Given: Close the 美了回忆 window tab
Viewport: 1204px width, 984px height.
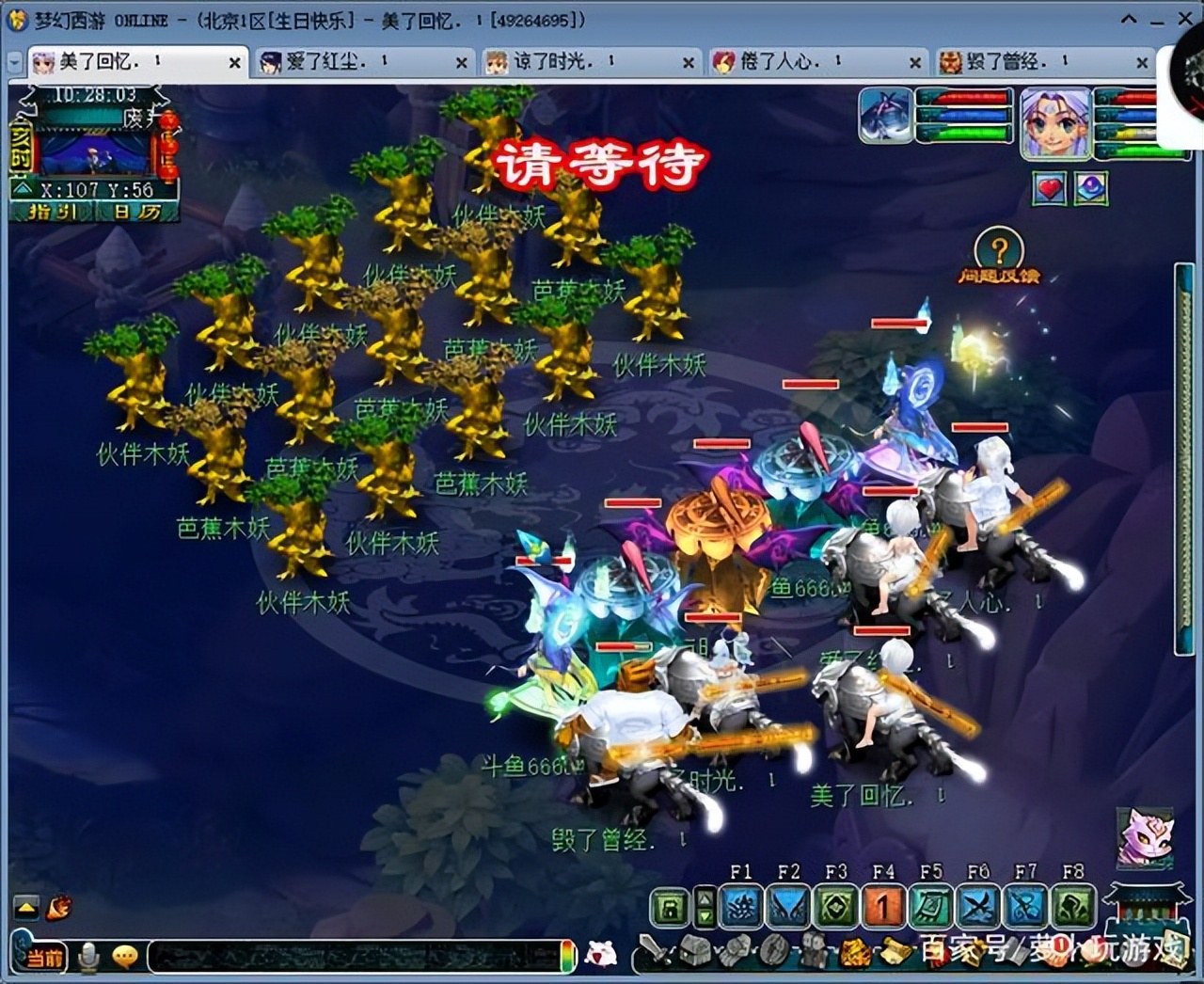Looking at the screenshot, I should click(234, 63).
